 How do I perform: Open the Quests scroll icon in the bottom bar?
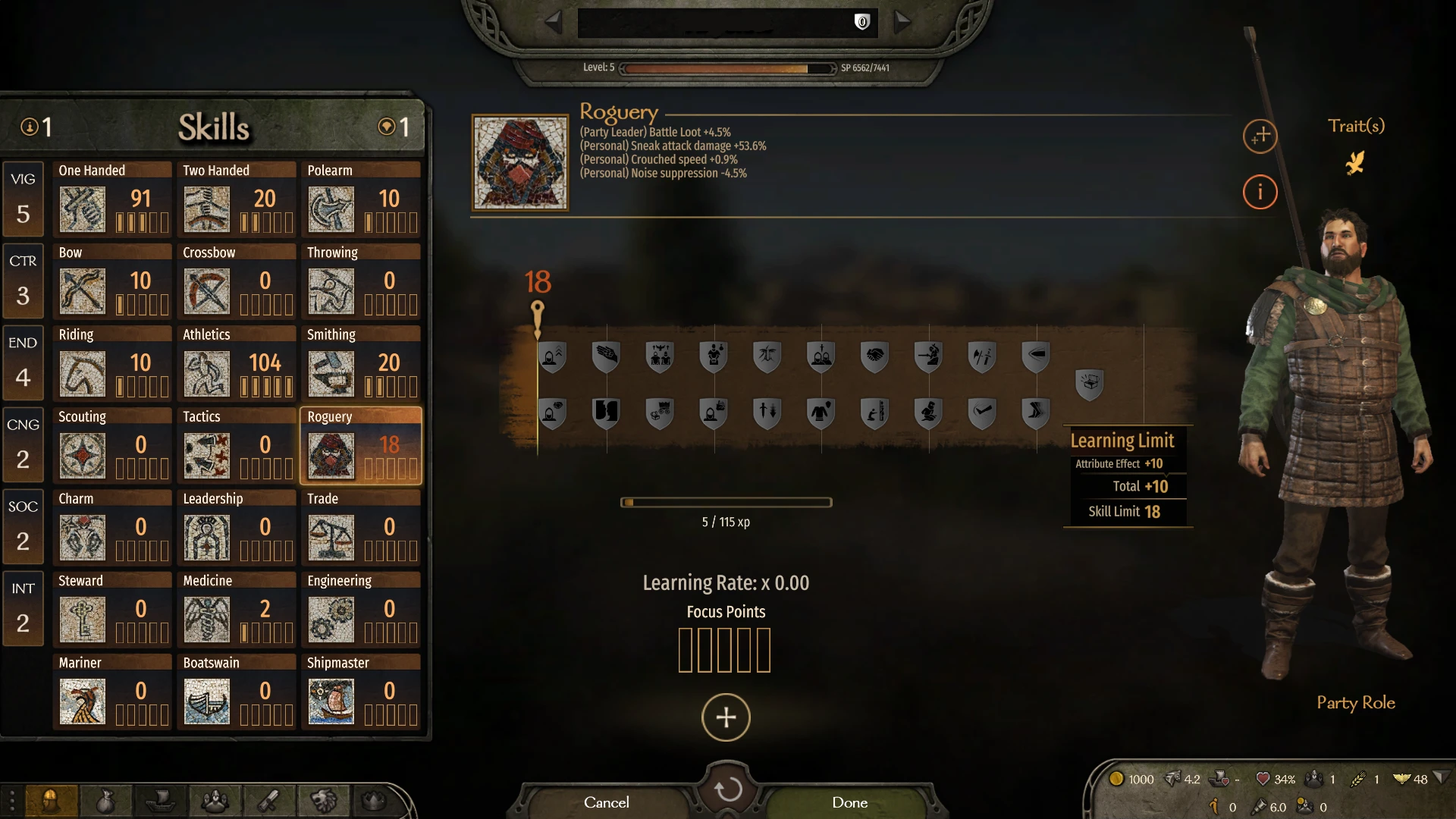tap(268, 802)
